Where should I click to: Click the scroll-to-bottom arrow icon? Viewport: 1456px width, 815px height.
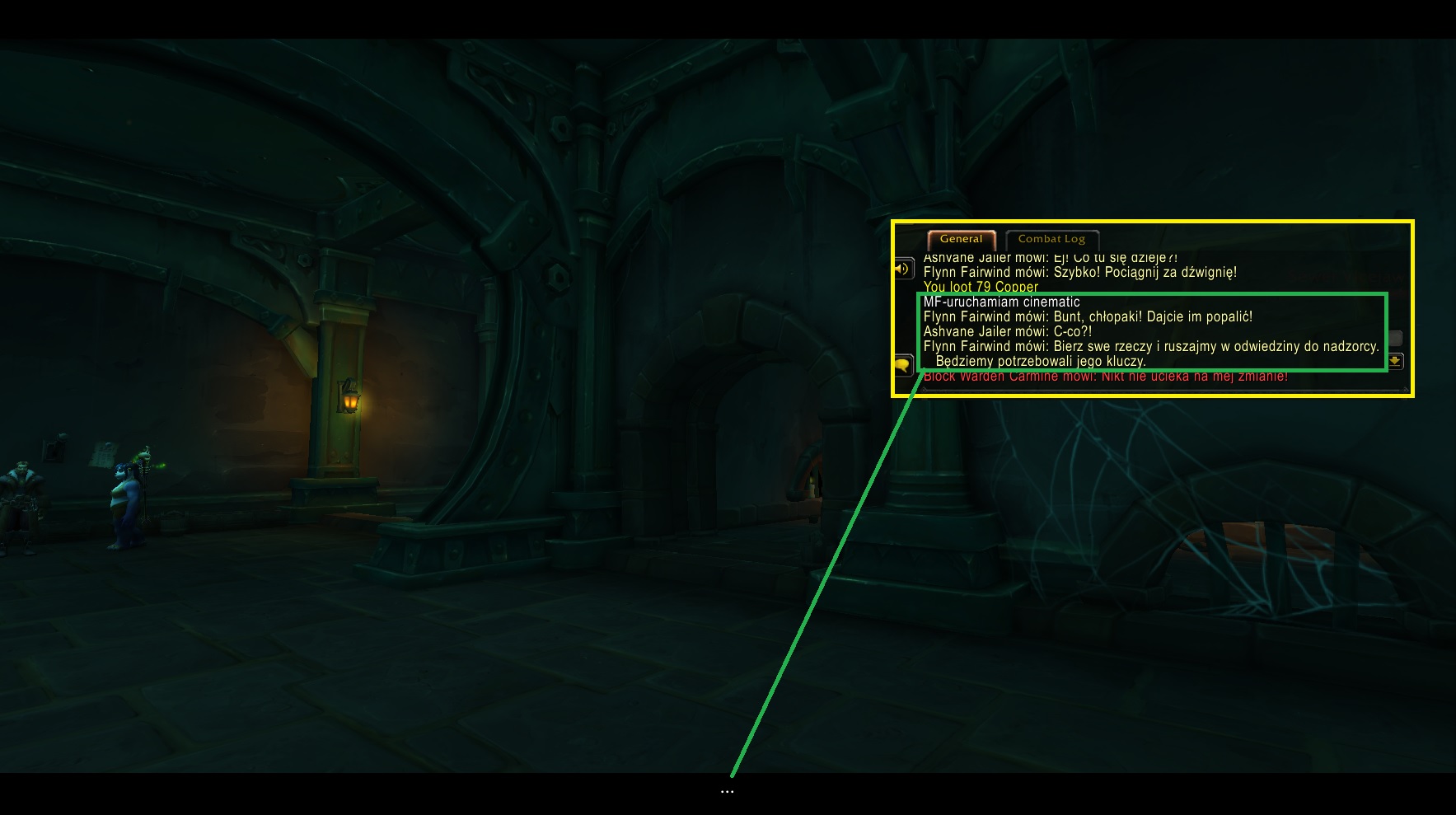pyautogui.click(x=1395, y=361)
